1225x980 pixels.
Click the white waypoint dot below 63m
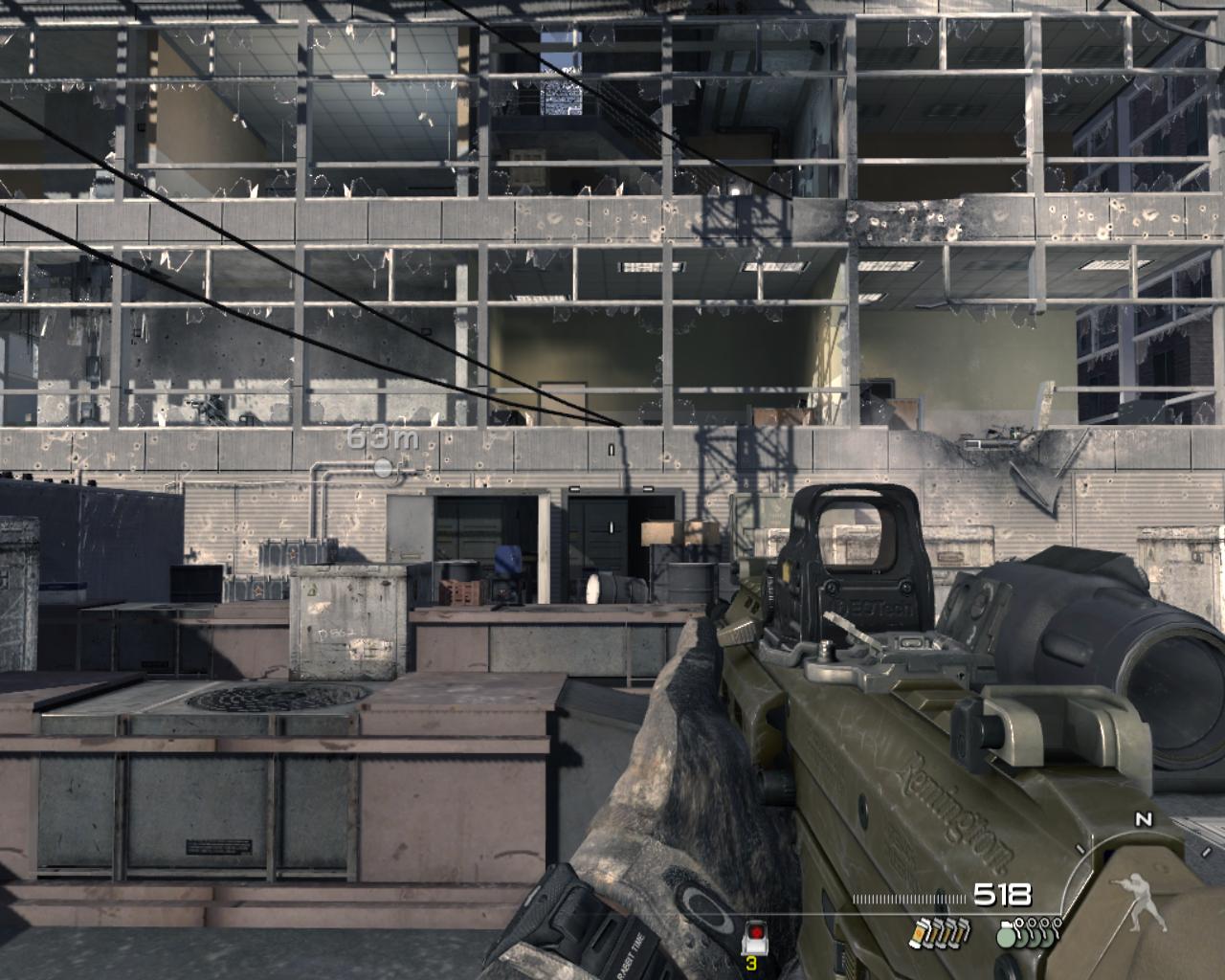pos(384,469)
